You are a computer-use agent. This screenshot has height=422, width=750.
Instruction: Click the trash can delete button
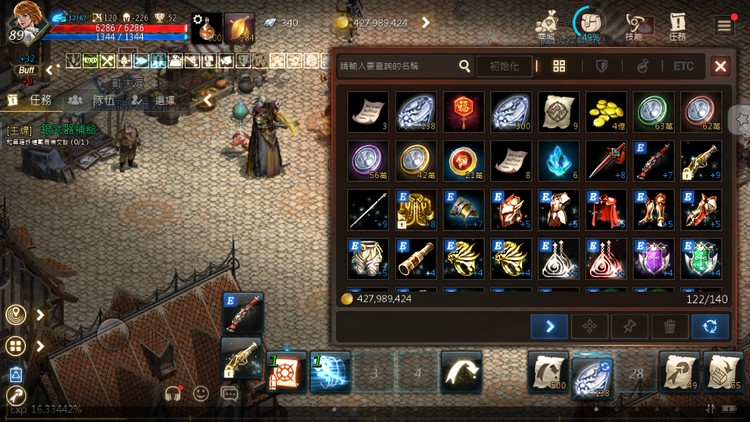tap(669, 326)
